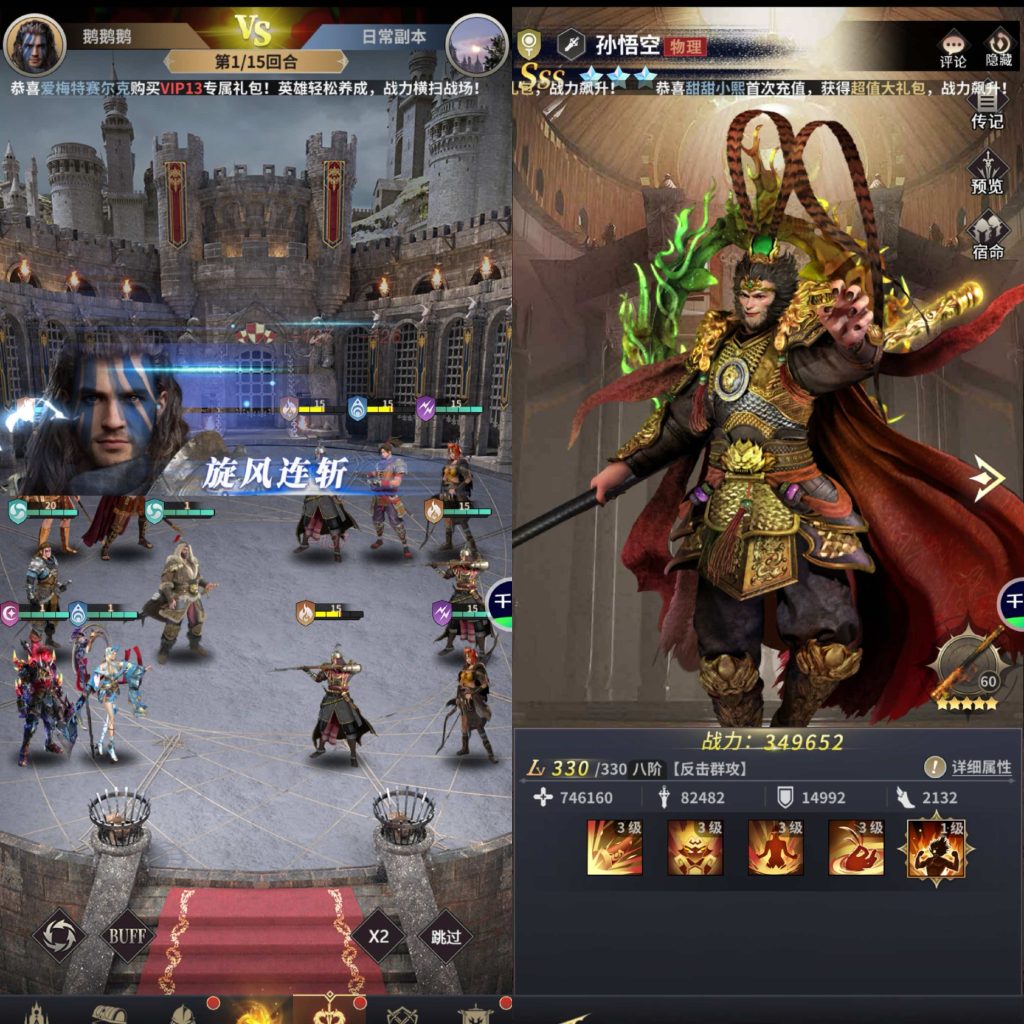Toggle the X2 battle speed

pos(378,937)
